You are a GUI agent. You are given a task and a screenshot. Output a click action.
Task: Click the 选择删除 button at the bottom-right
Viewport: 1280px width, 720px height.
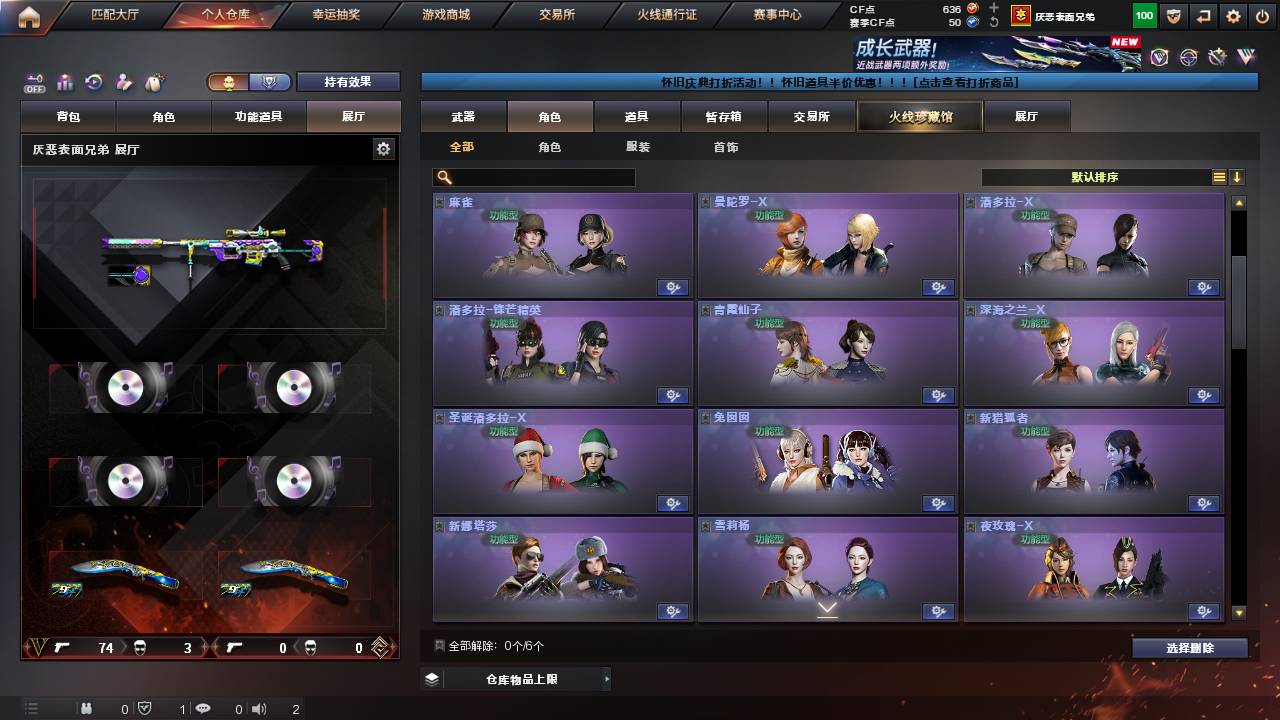pos(1189,648)
